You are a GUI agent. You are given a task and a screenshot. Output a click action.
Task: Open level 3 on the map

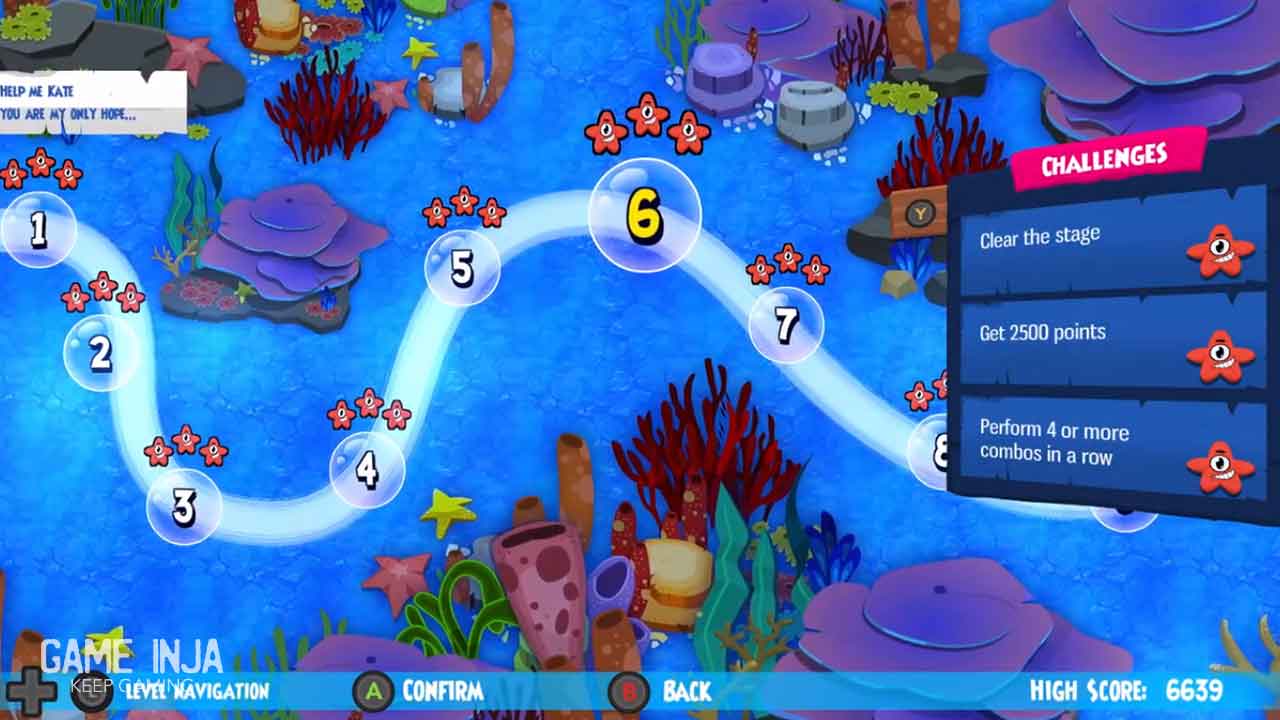[184, 507]
